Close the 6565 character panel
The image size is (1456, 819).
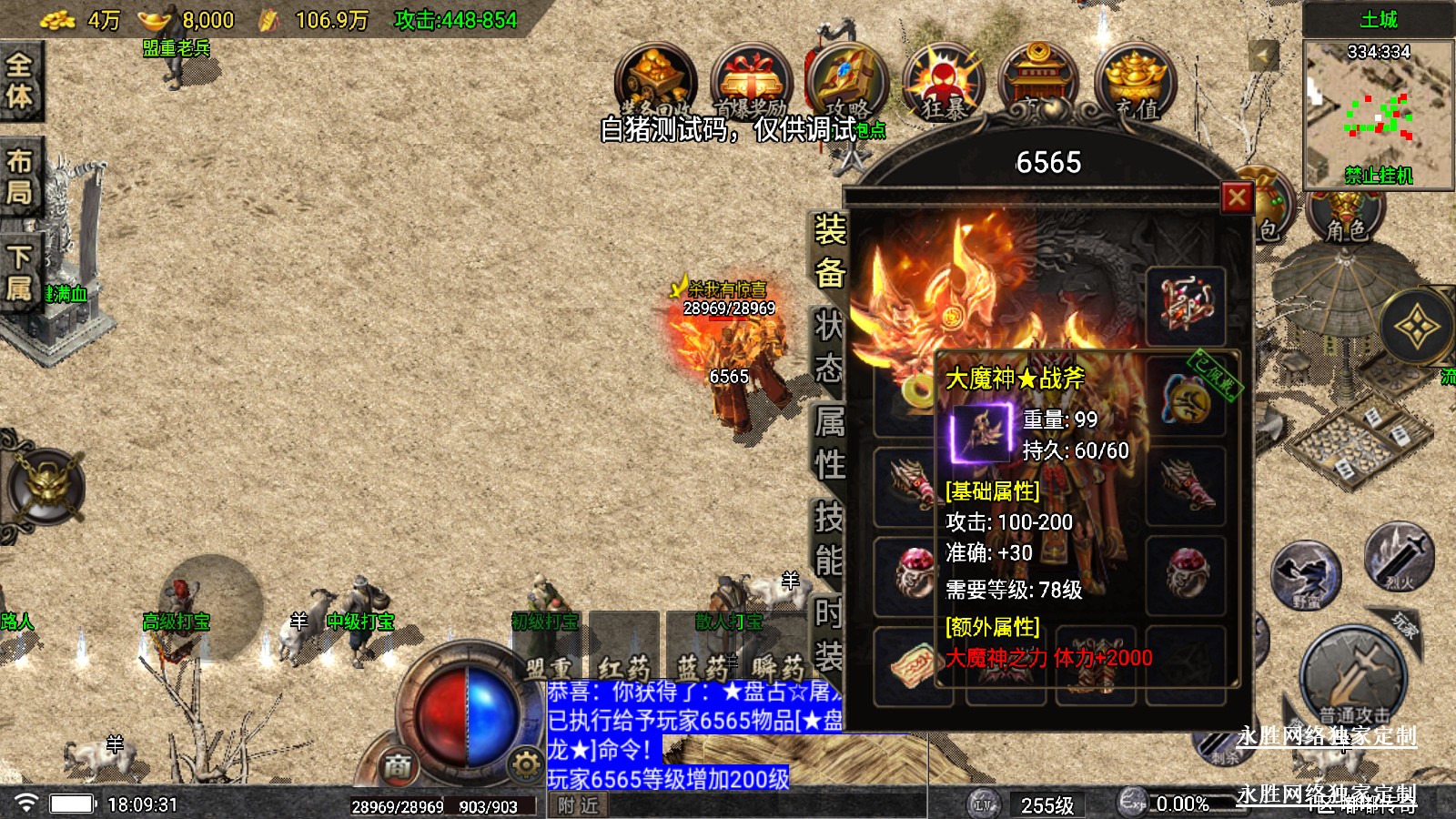(x=1237, y=197)
